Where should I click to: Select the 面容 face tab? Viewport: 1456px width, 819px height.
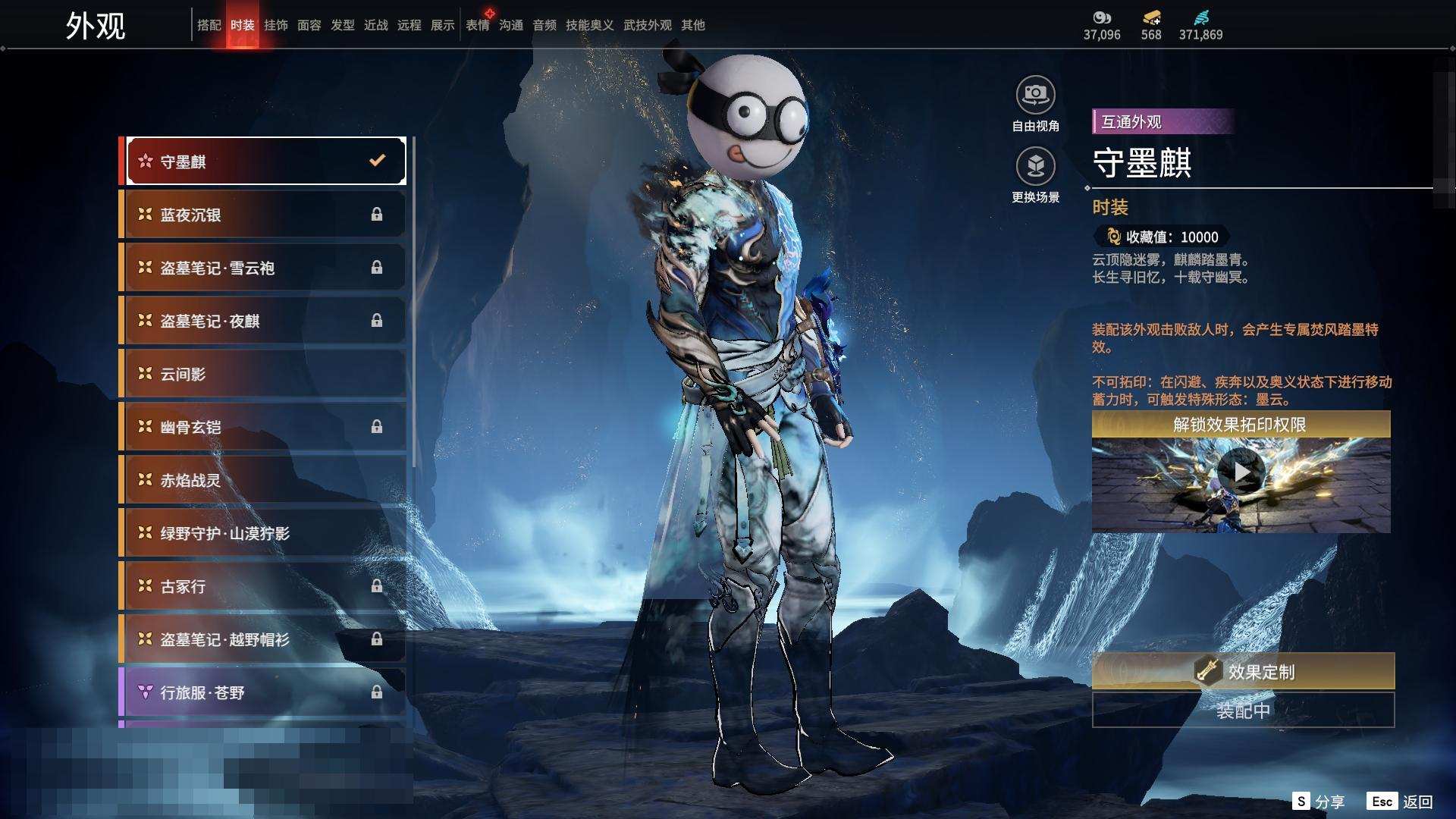tap(309, 25)
